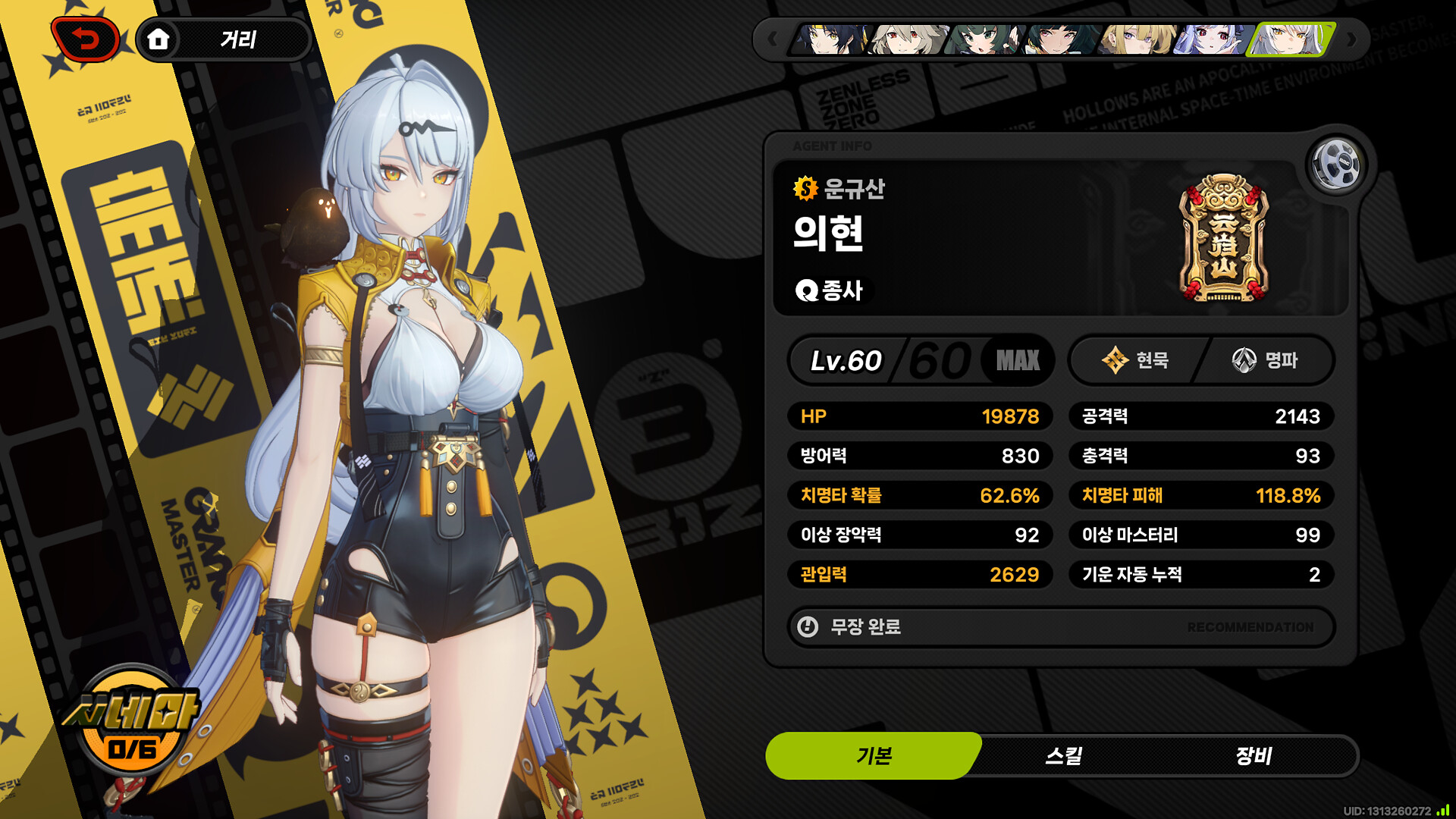Go to the home screen via house icon

pos(158,39)
